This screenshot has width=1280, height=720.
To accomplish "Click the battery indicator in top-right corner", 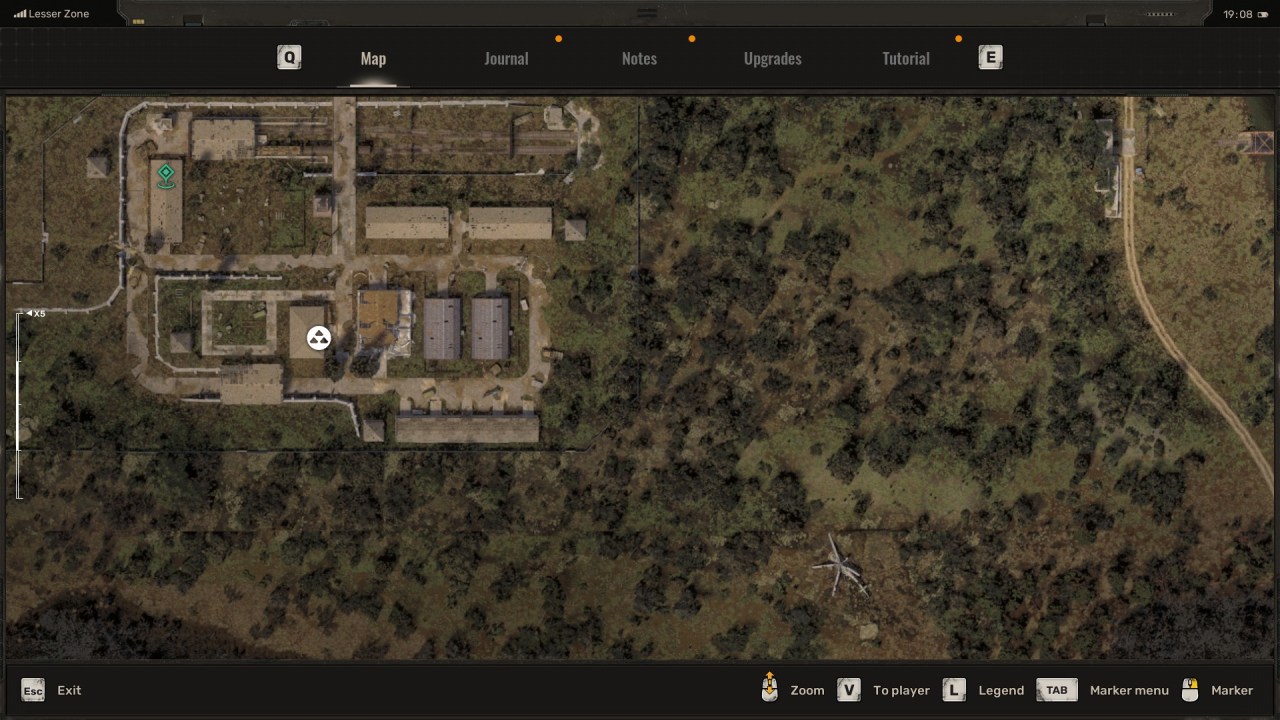I will point(1262,13).
